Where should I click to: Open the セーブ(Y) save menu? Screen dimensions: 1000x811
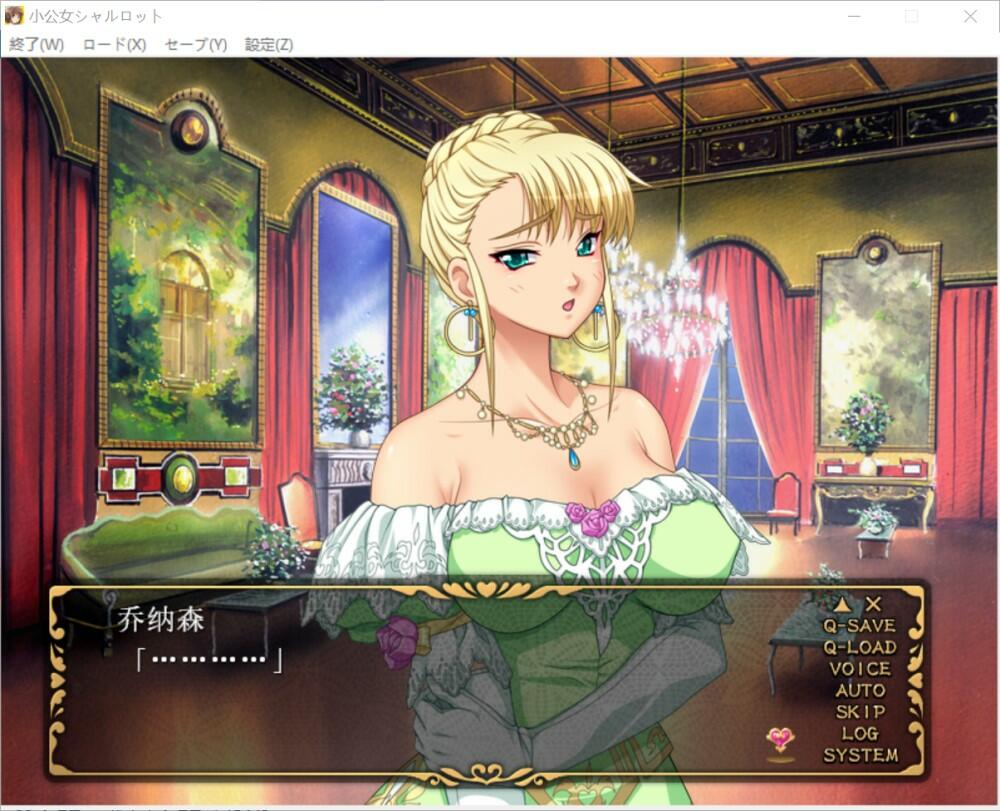click(x=195, y=45)
